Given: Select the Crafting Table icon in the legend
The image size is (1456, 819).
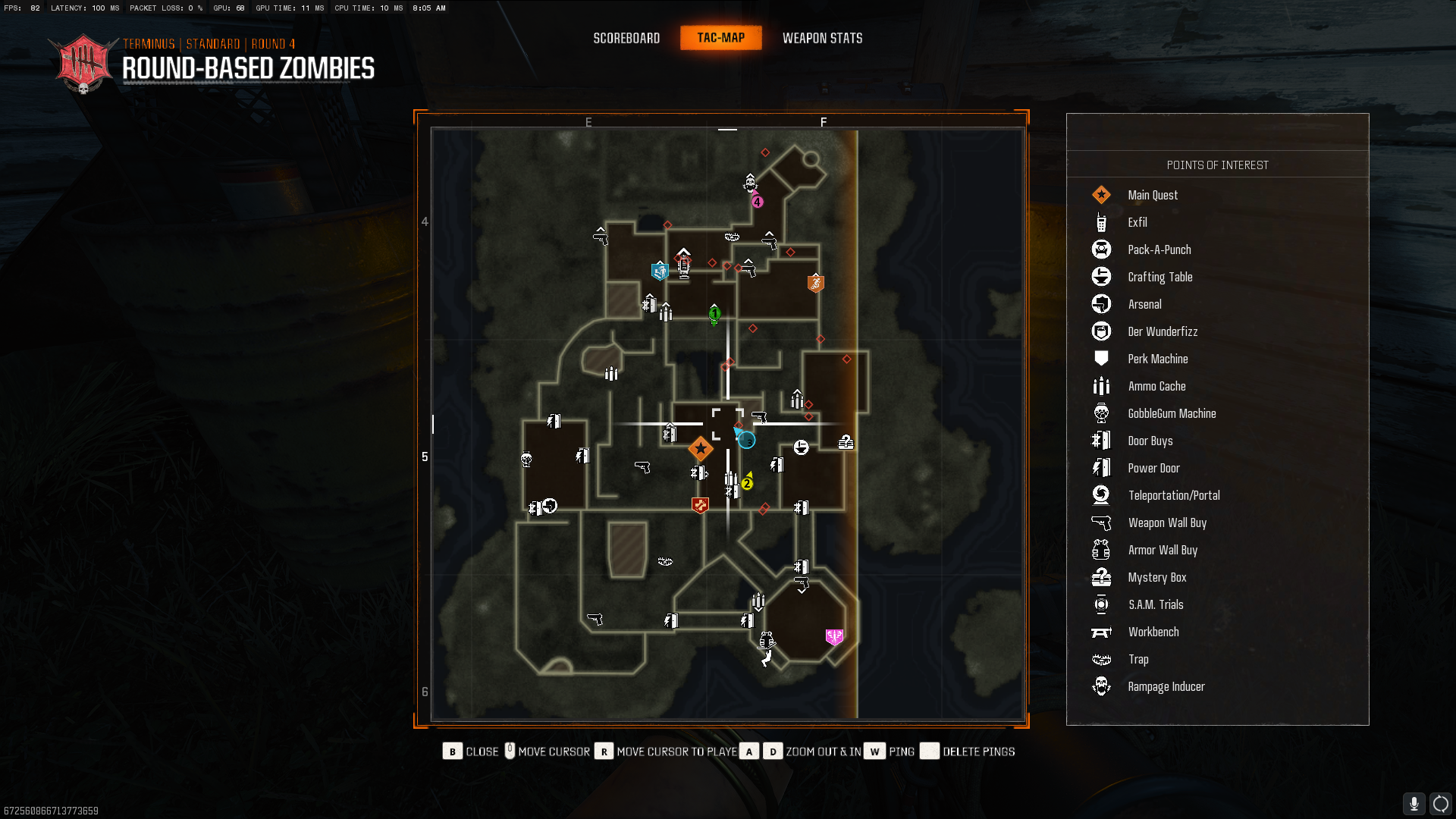Looking at the screenshot, I should tap(1101, 277).
